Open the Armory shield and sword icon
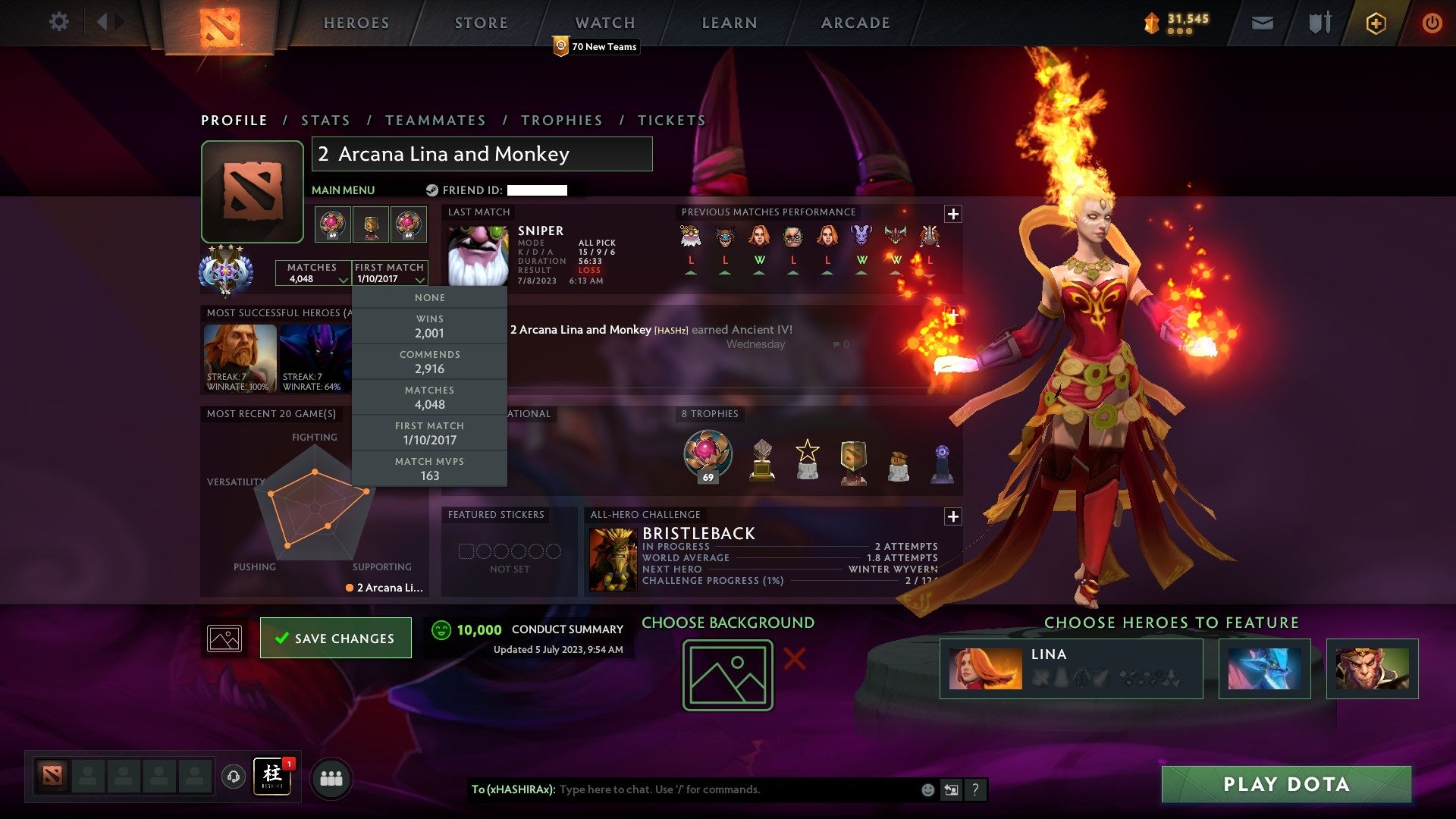Viewport: 1456px width, 819px height. coord(1319,23)
